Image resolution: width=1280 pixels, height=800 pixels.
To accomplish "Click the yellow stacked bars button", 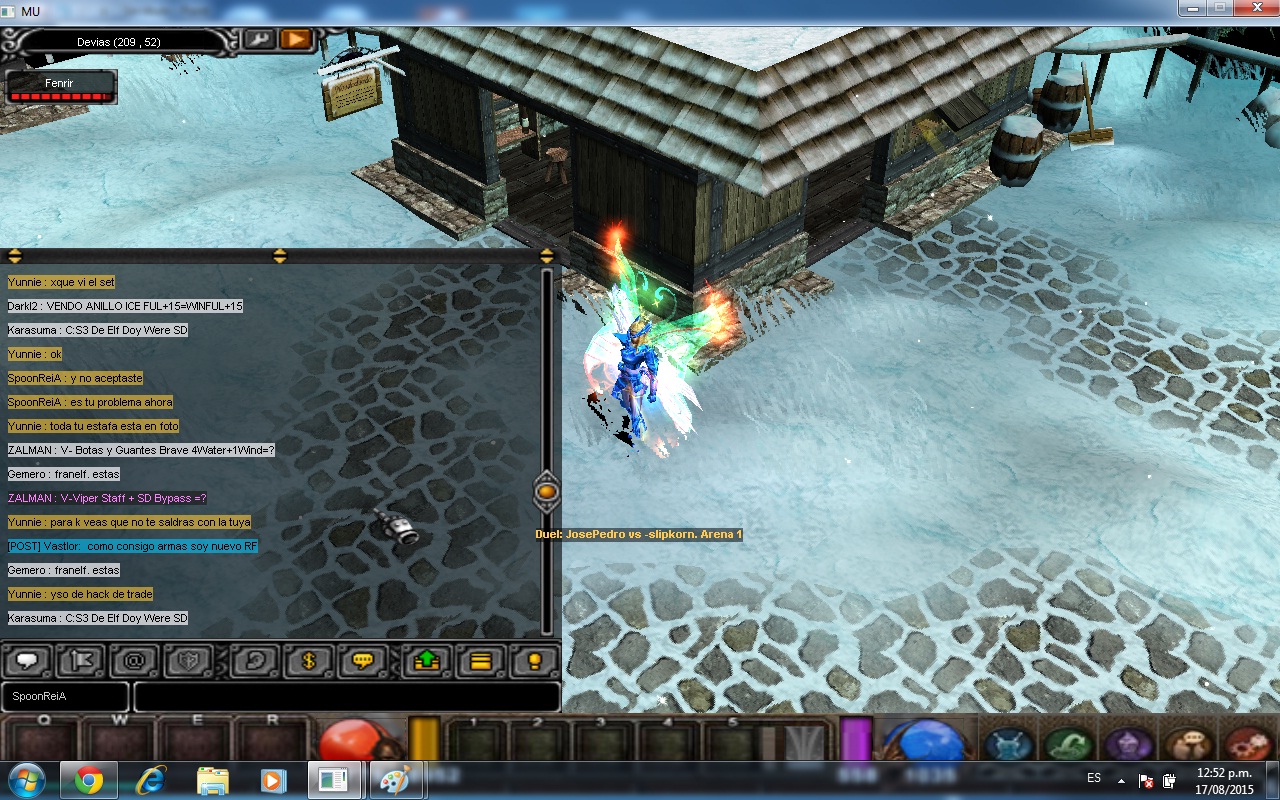I will [x=481, y=661].
